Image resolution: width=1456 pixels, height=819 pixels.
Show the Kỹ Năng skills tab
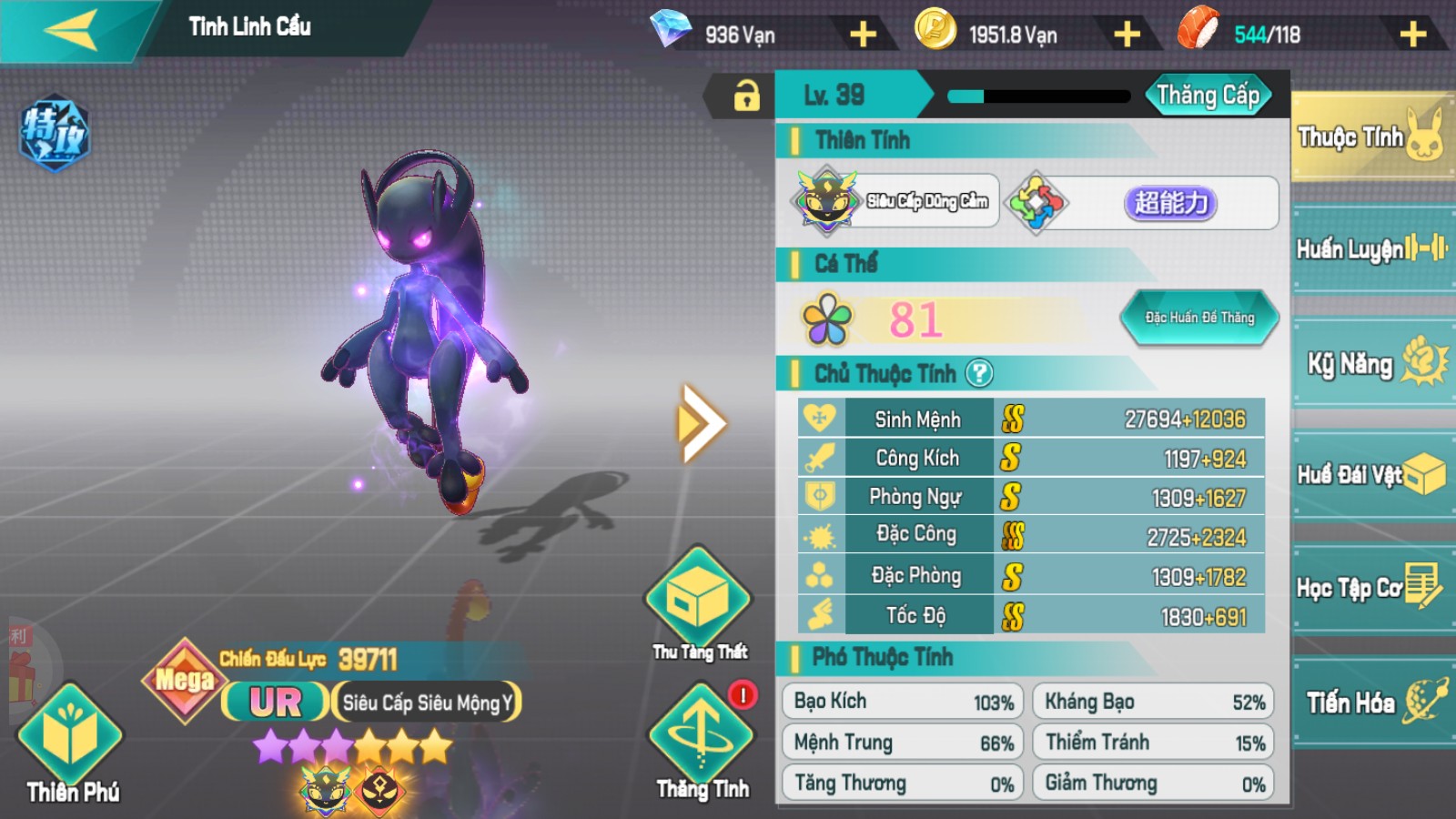pos(1370,363)
